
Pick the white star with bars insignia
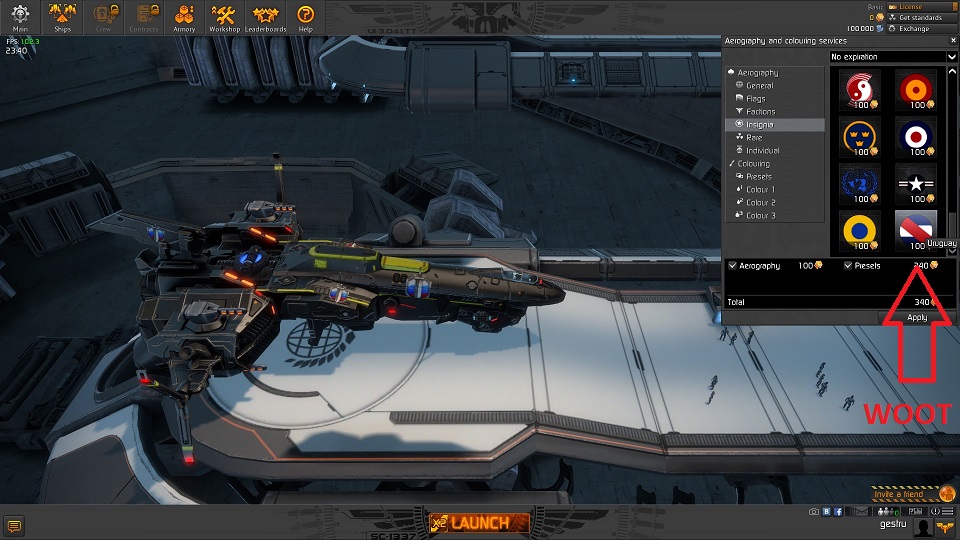click(x=914, y=182)
